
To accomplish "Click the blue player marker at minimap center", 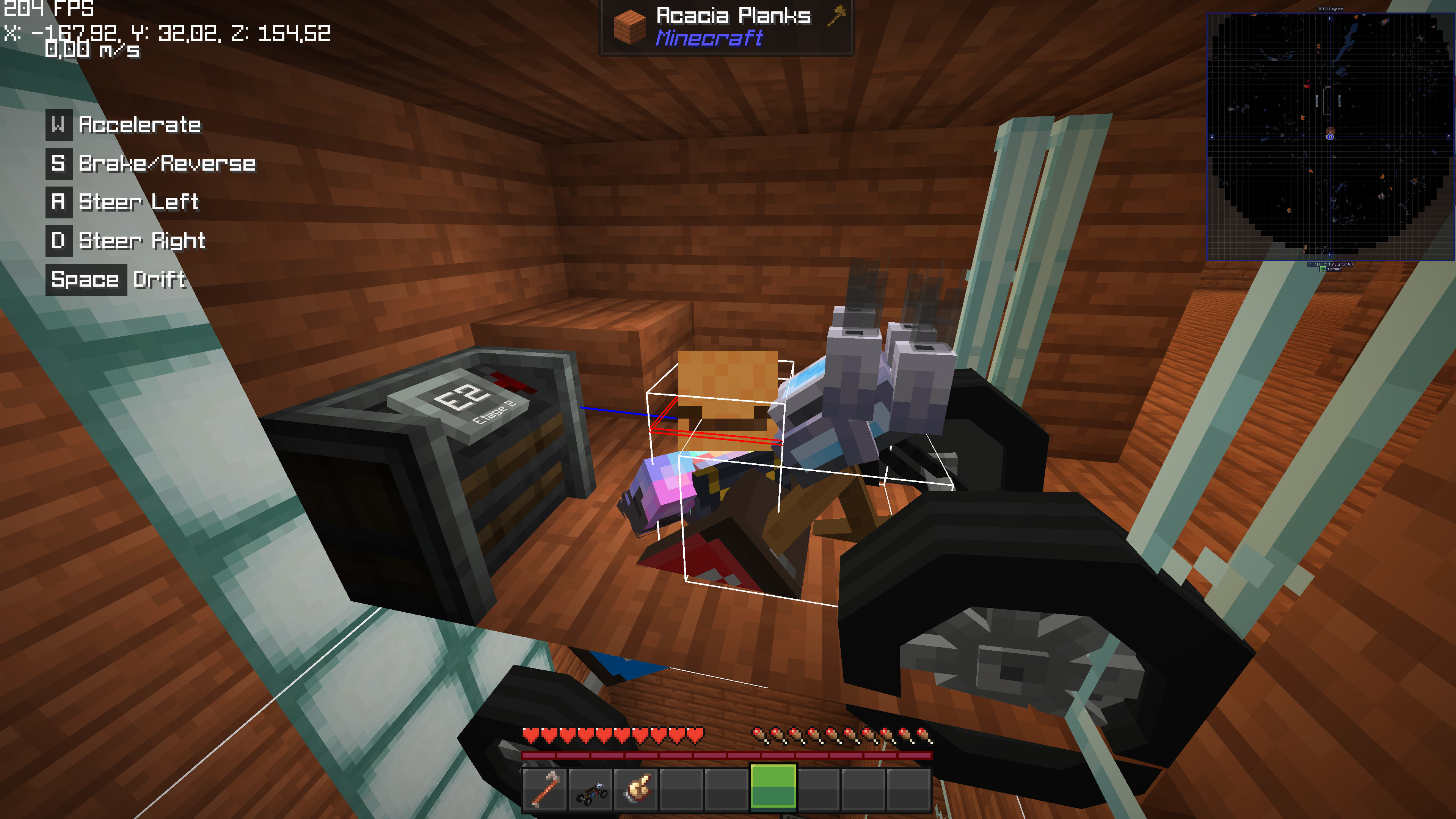I will point(1330,137).
